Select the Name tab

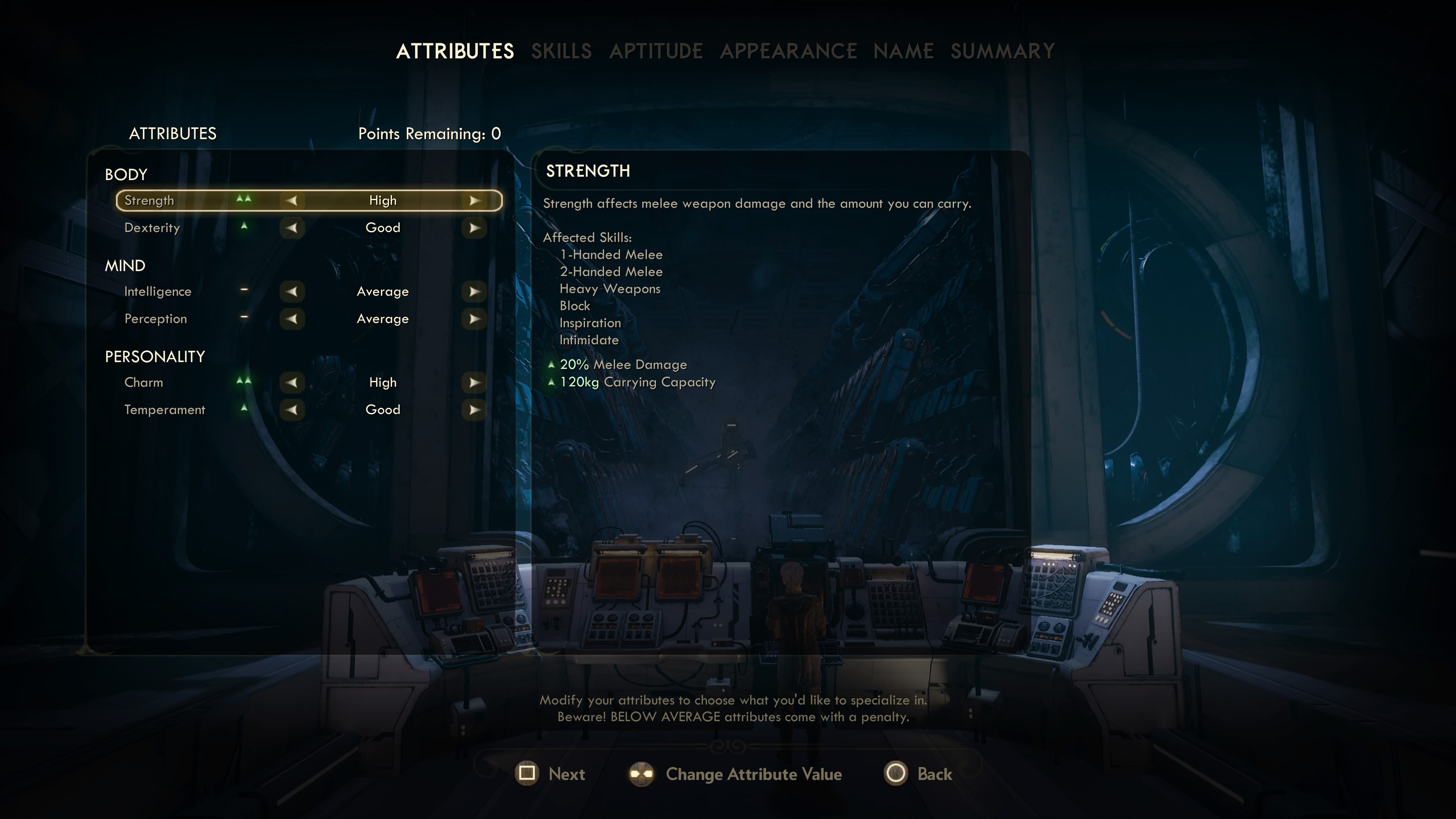[x=903, y=52]
